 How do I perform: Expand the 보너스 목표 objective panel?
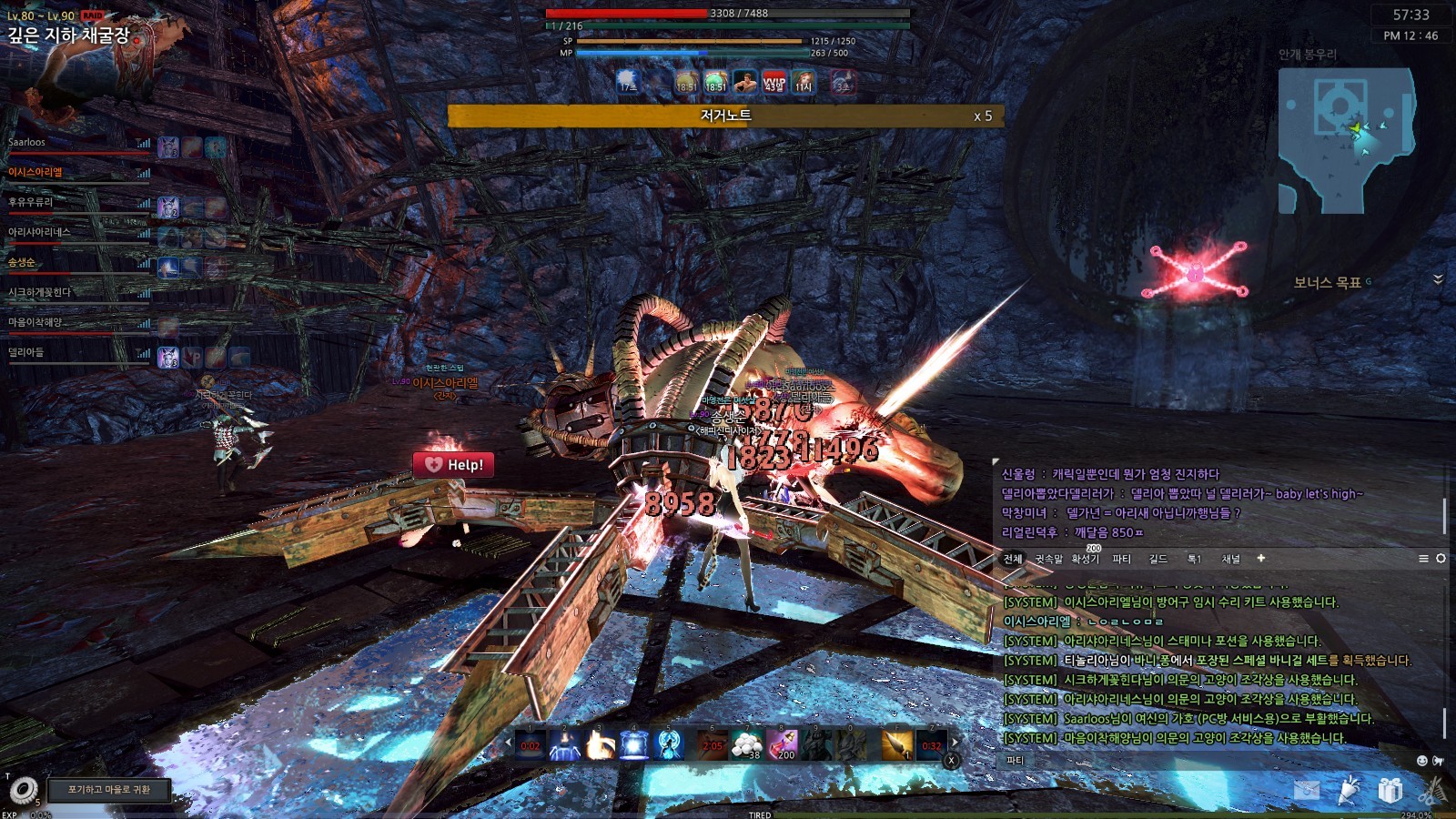[1438, 279]
